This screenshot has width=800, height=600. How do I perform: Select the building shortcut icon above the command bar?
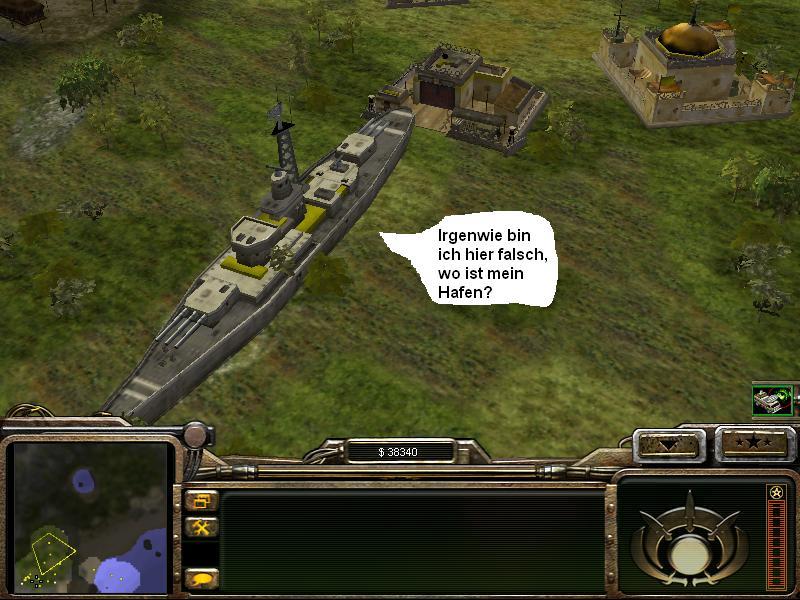773,400
